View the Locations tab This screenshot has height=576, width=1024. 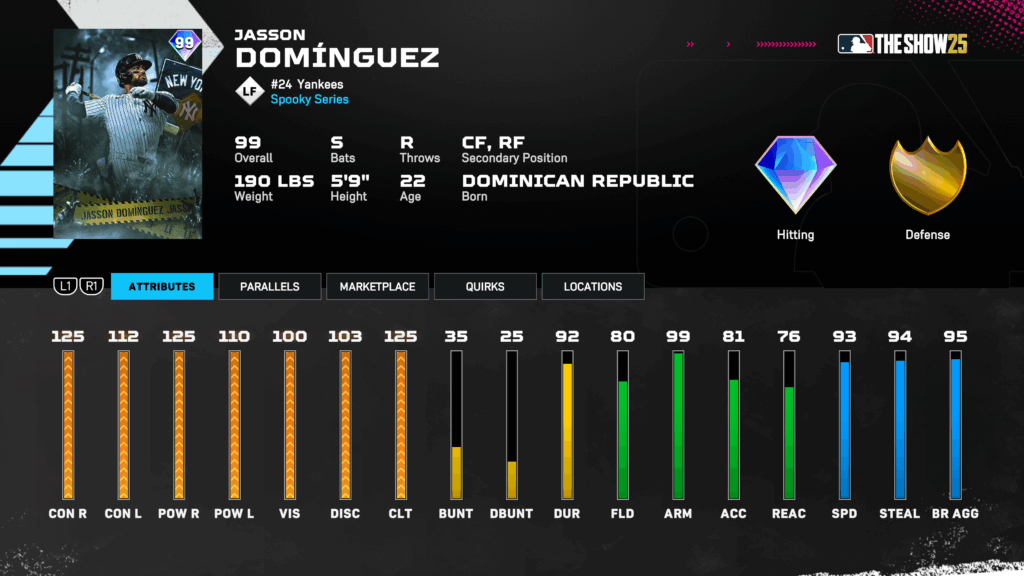593,287
